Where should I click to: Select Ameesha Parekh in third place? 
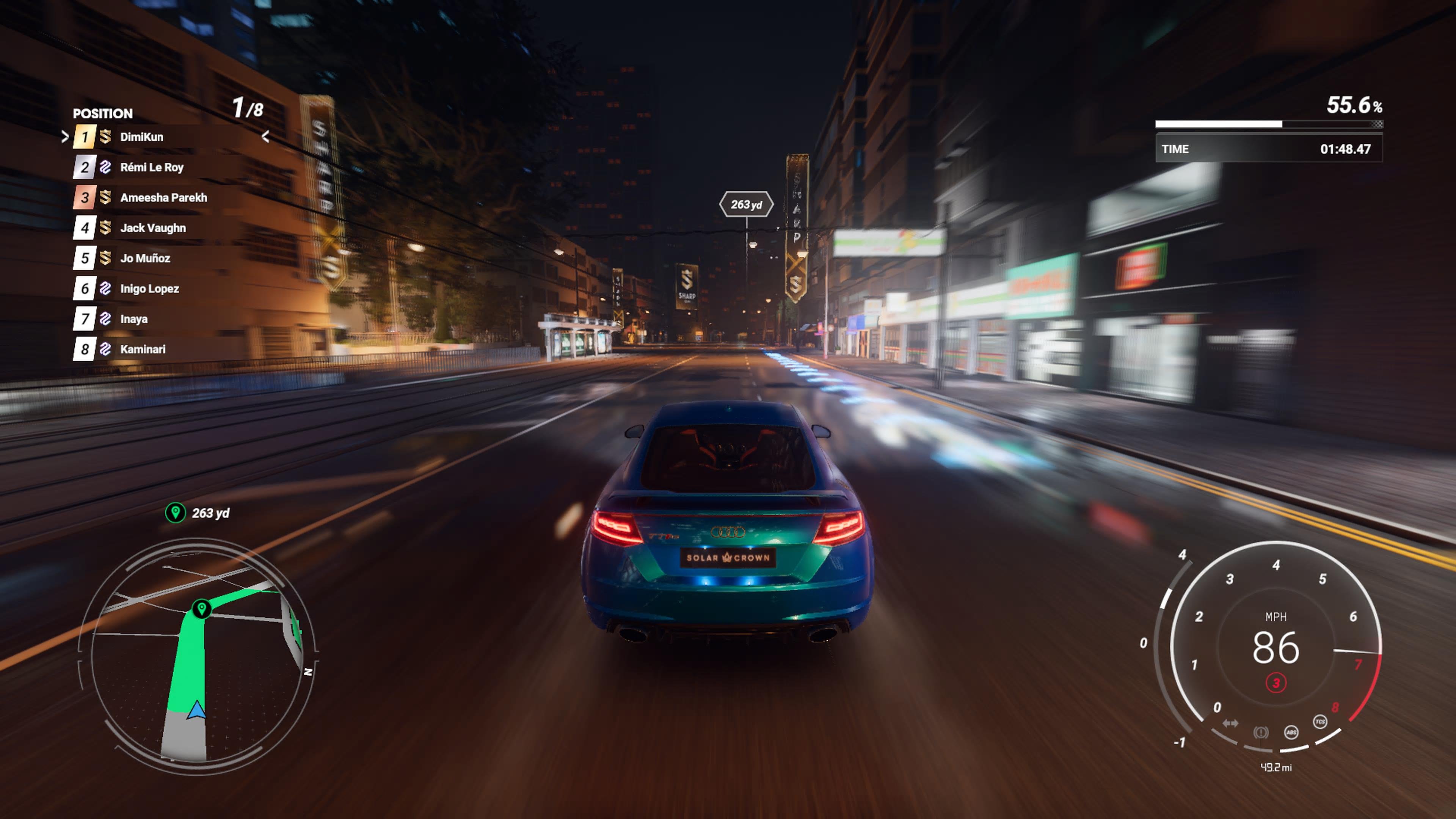click(x=163, y=198)
